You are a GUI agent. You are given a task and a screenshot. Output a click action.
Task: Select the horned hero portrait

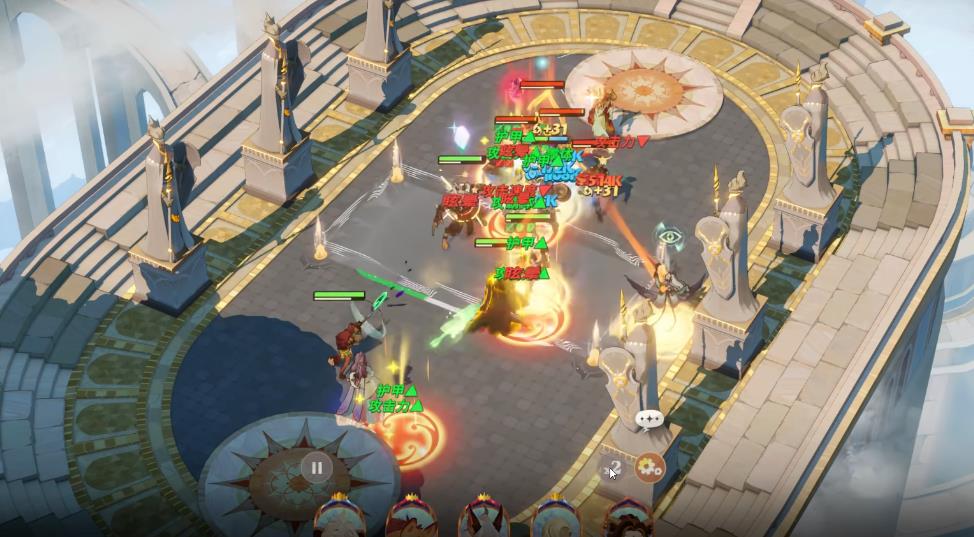485,519
